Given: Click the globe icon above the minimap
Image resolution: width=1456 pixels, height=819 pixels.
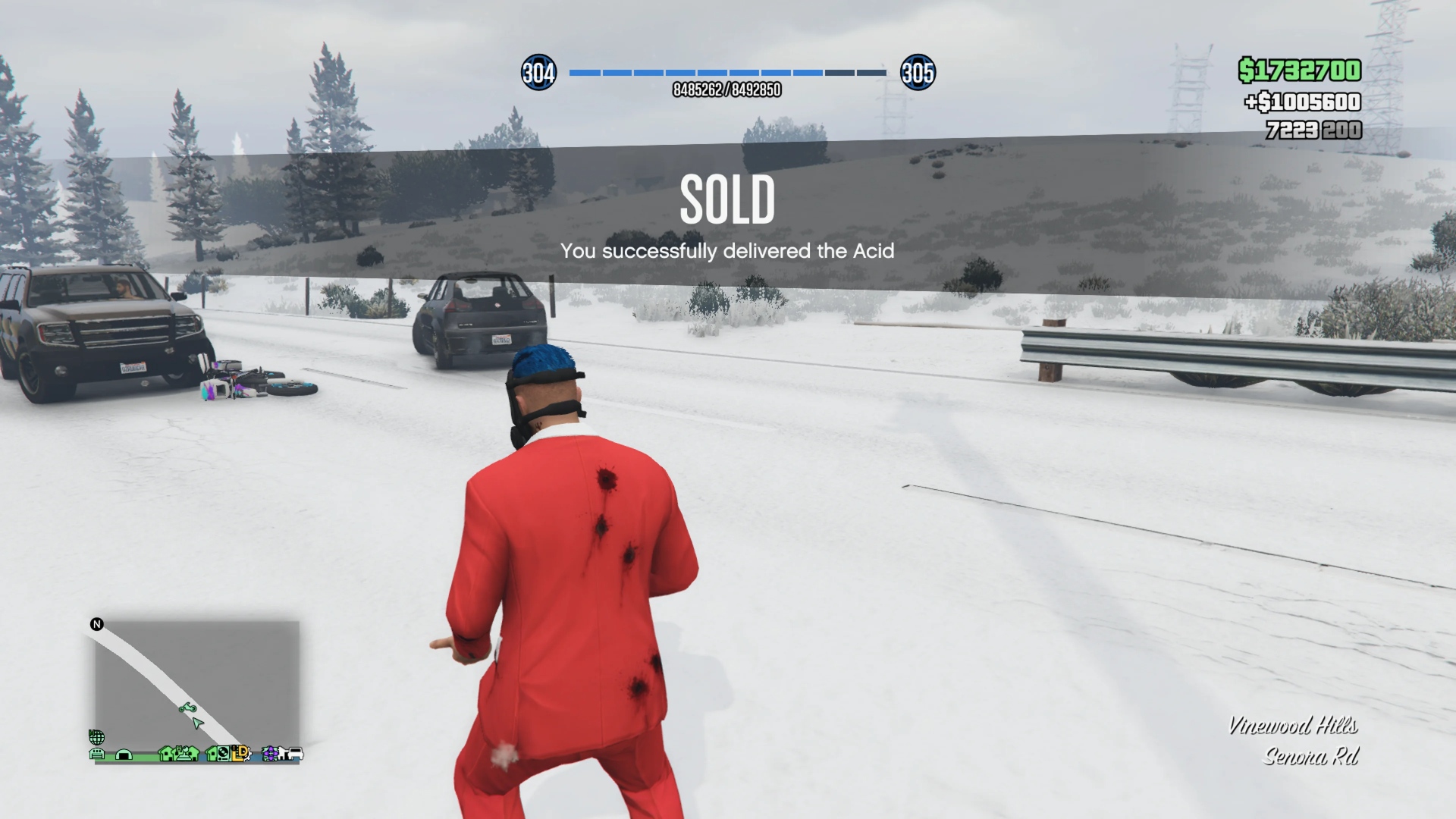Looking at the screenshot, I should click(96, 736).
